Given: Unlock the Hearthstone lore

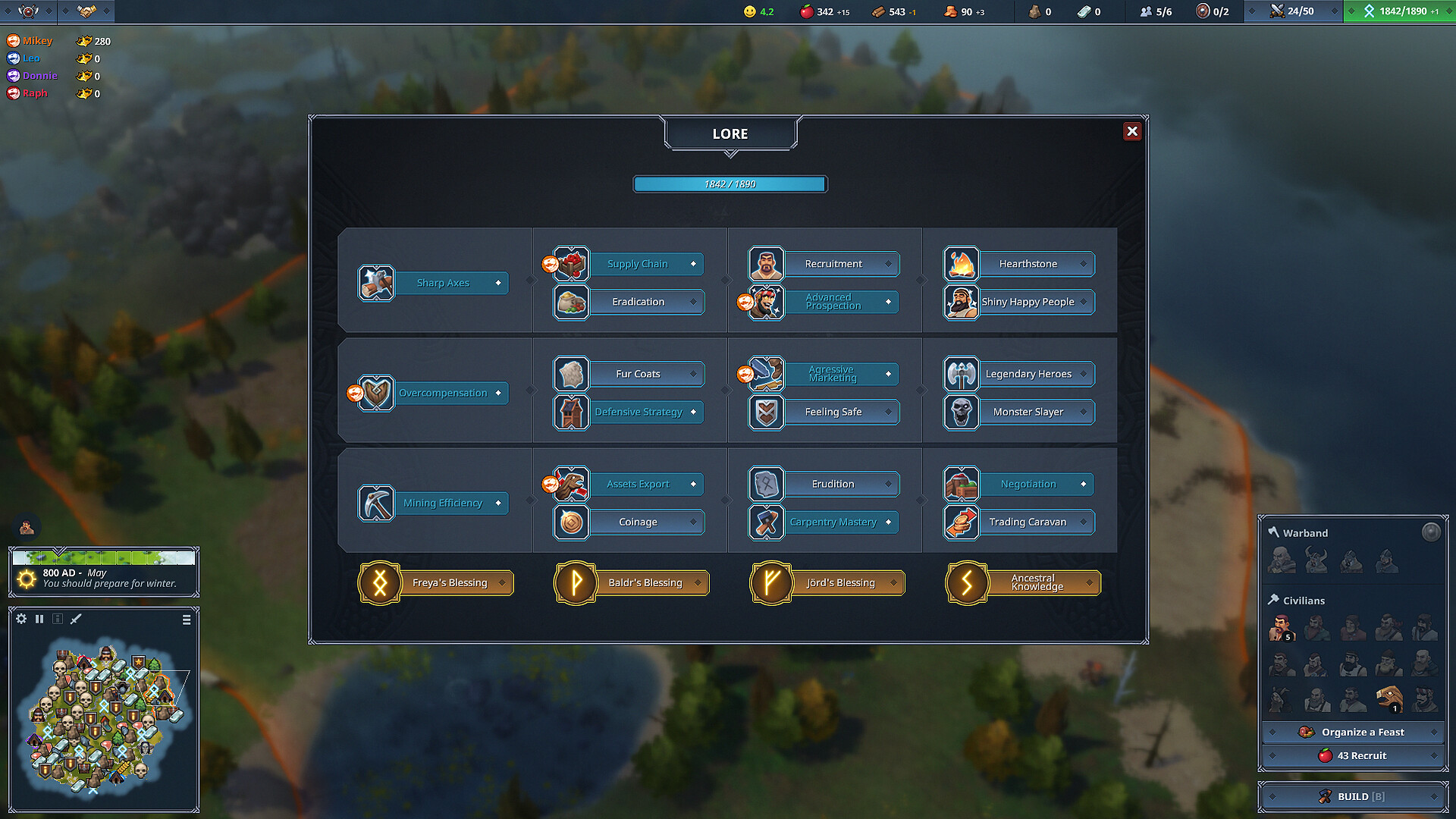Looking at the screenshot, I should (1028, 264).
